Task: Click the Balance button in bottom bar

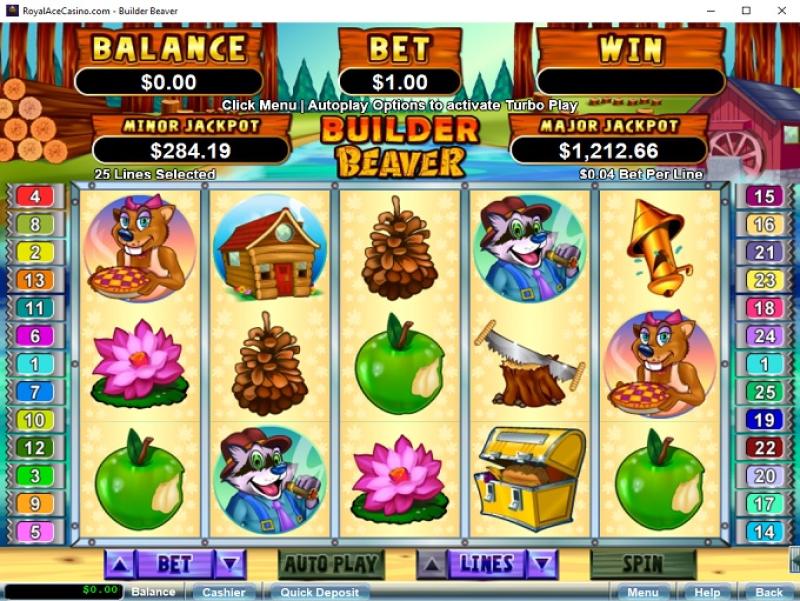Action: [153, 592]
